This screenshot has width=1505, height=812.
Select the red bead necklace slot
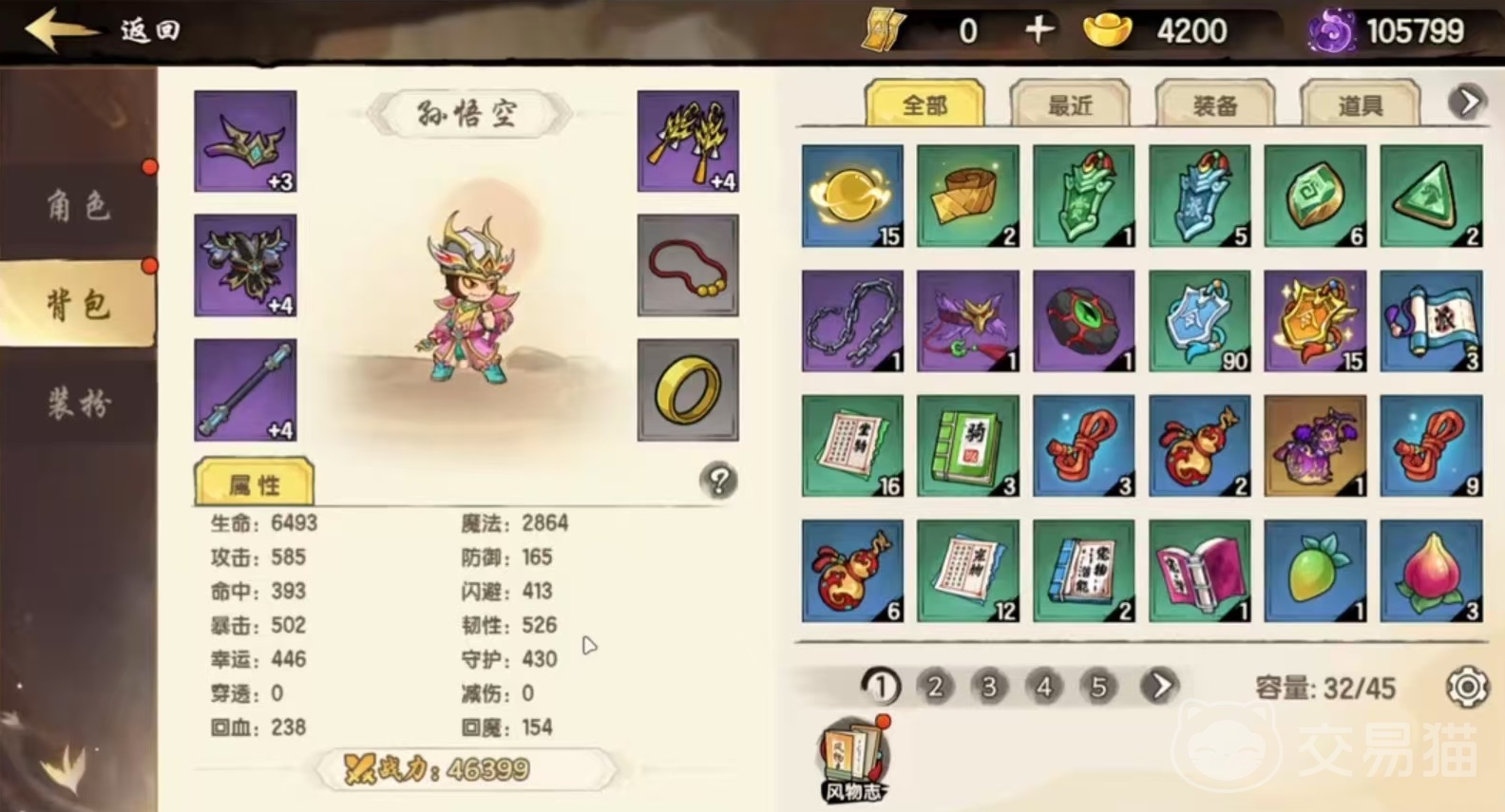(687, 265)
